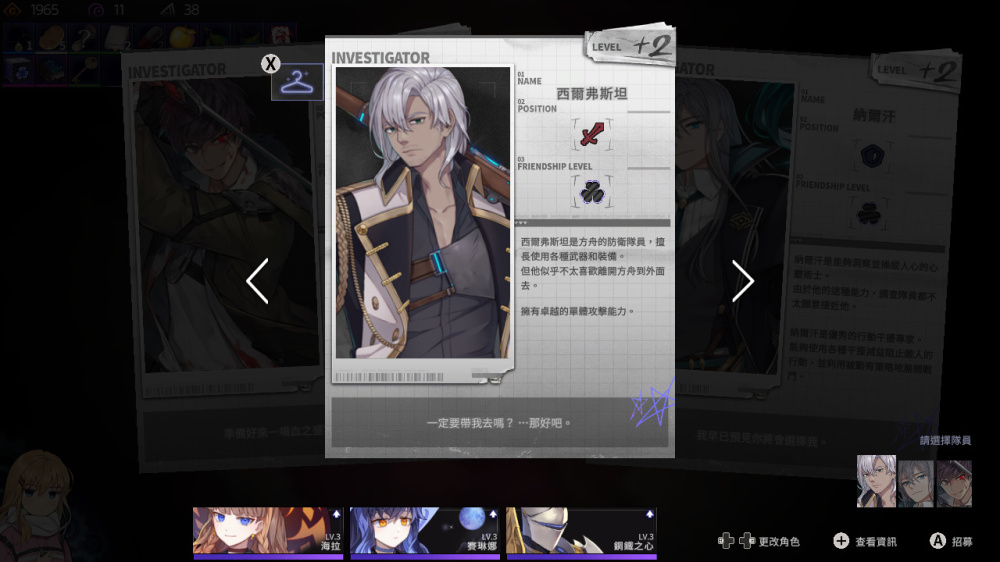Choose the blue-haired candidate thumbnail
This screenshot has height=562, width=1000.
(x=915, y=482)
